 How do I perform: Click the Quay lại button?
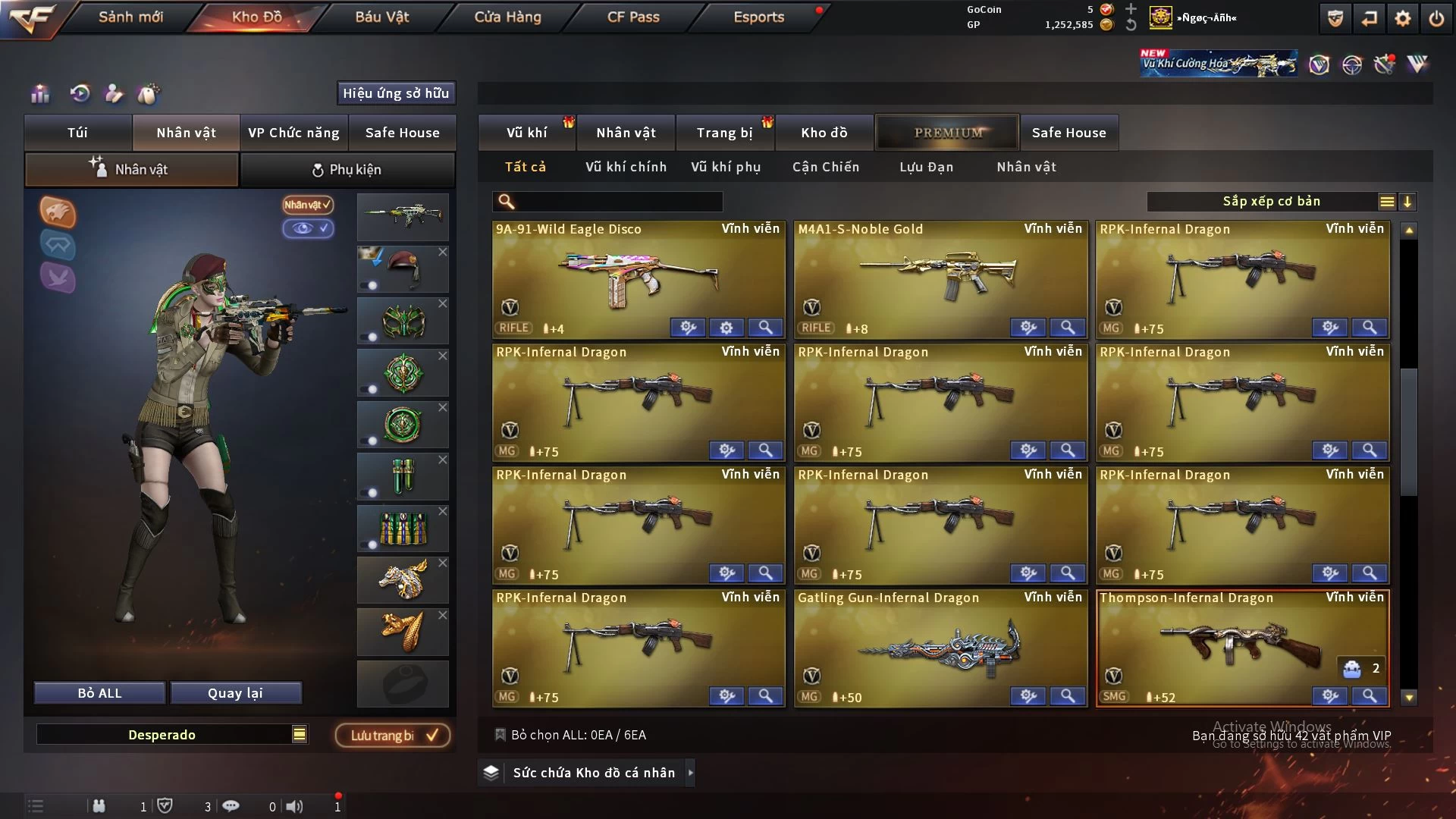[x=235, y=693]
